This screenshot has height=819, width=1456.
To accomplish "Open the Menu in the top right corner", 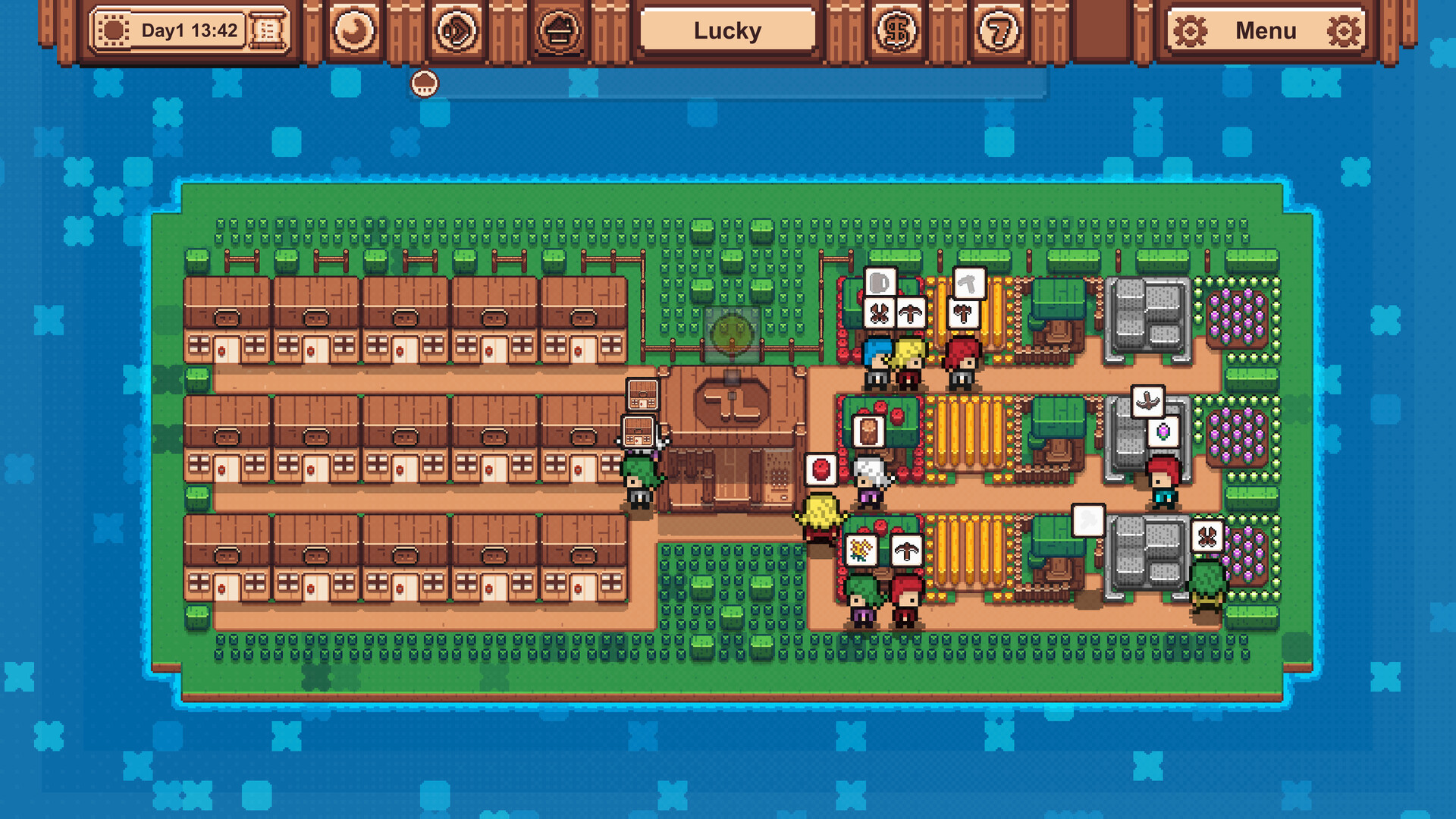I will tap(1265, 30).
